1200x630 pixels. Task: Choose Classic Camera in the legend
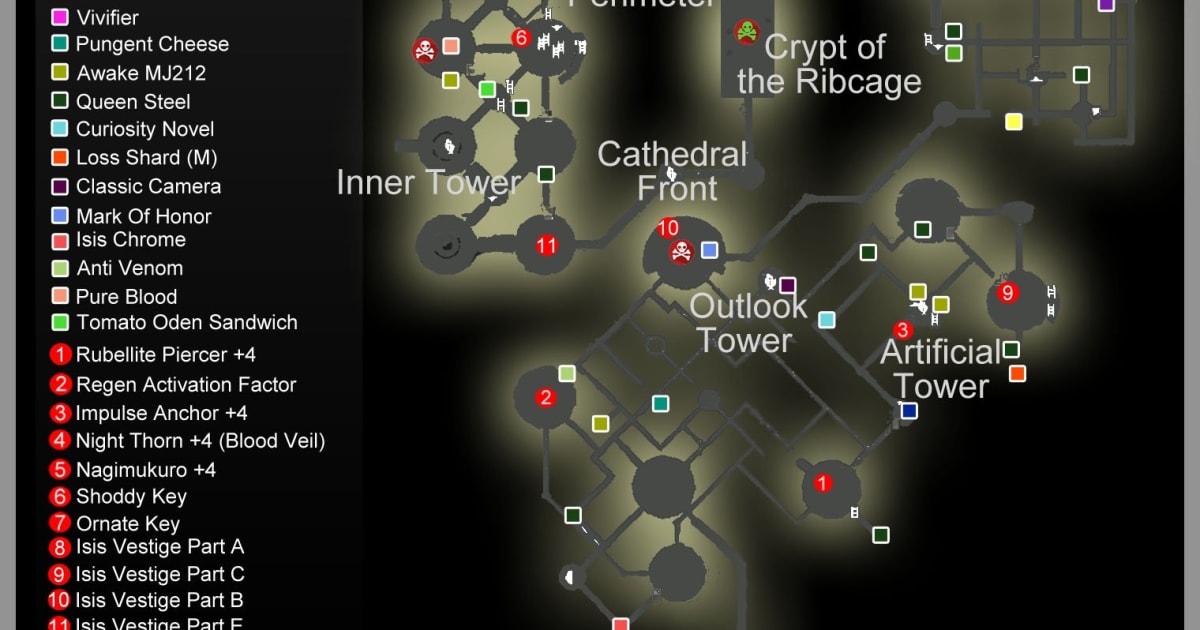(x=148, y=186)
